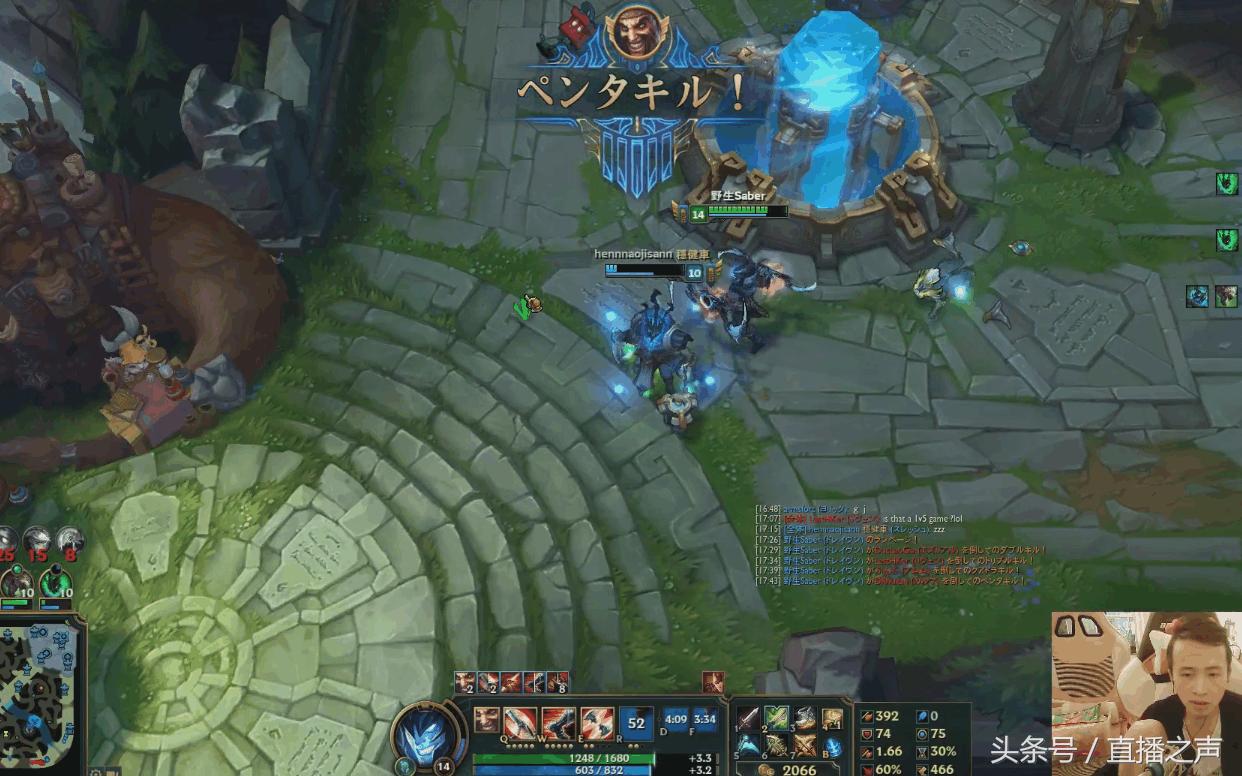1242x776 pixels.
Task: Use the green blade item in slot 2
Action: (x=777, y=718)
